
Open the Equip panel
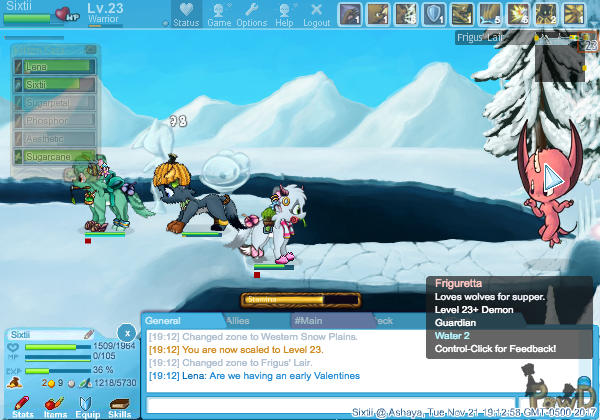87,406
